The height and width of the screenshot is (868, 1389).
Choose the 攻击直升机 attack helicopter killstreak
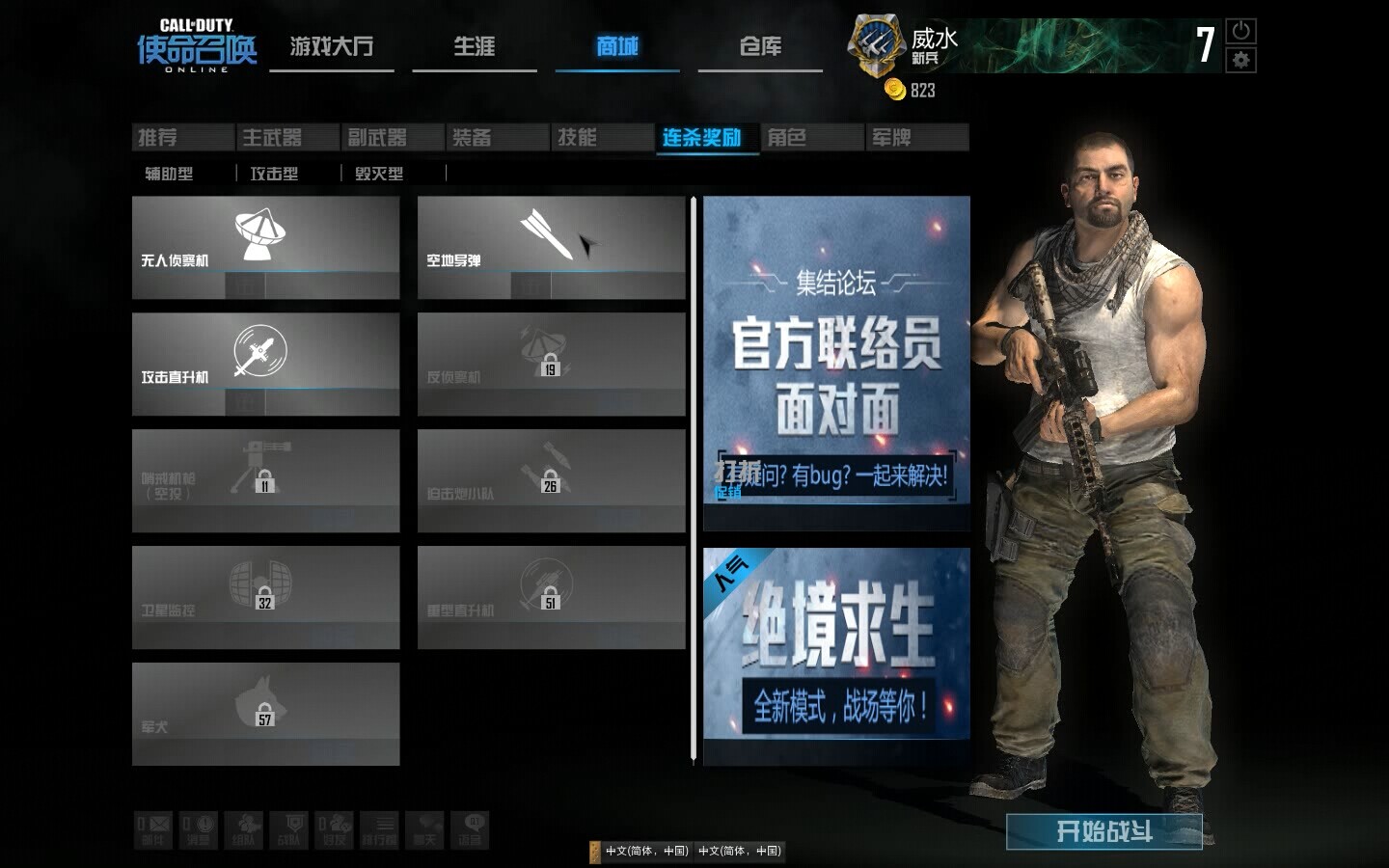coord(265,364)
